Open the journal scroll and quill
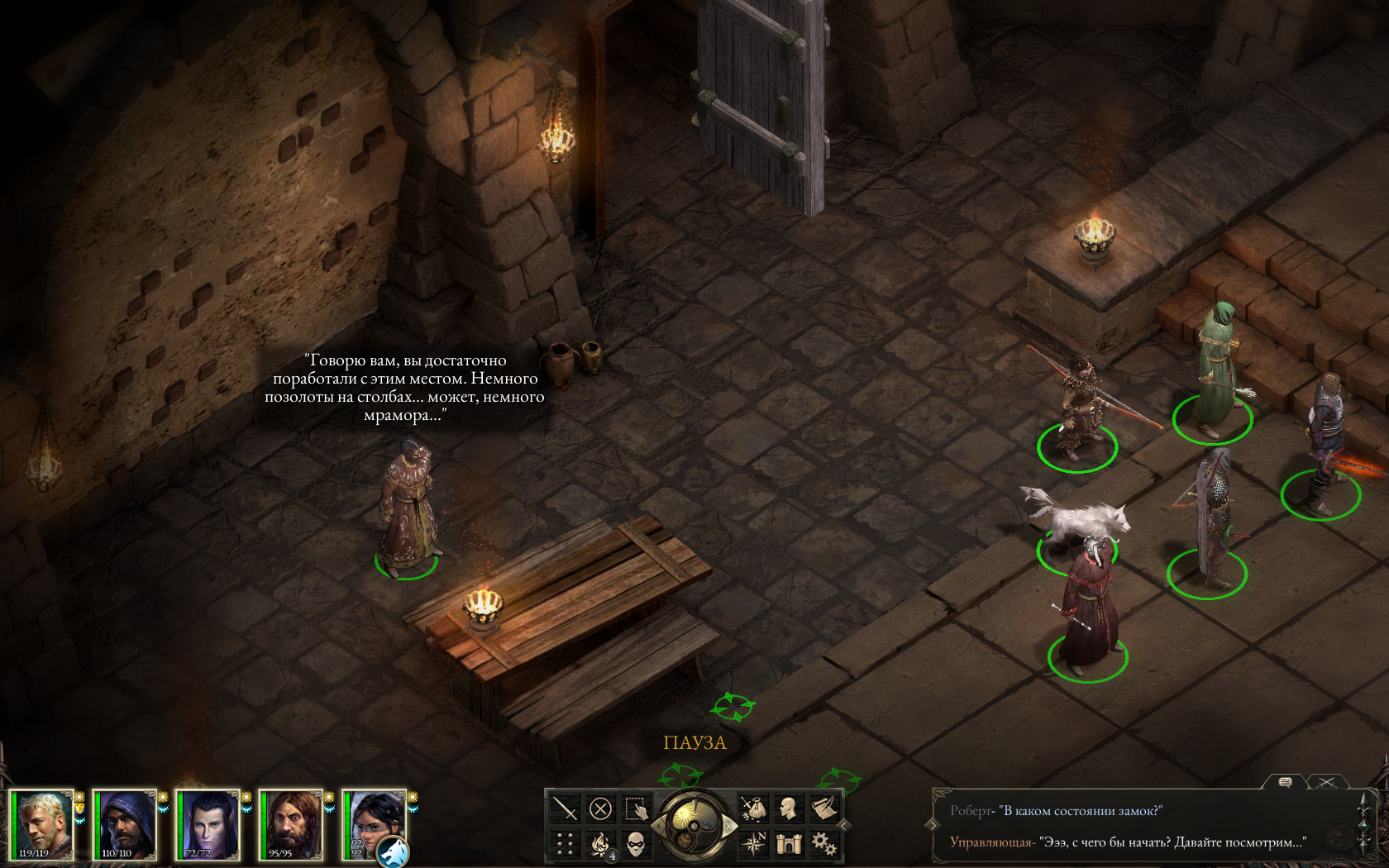 [x=823, y=808]
